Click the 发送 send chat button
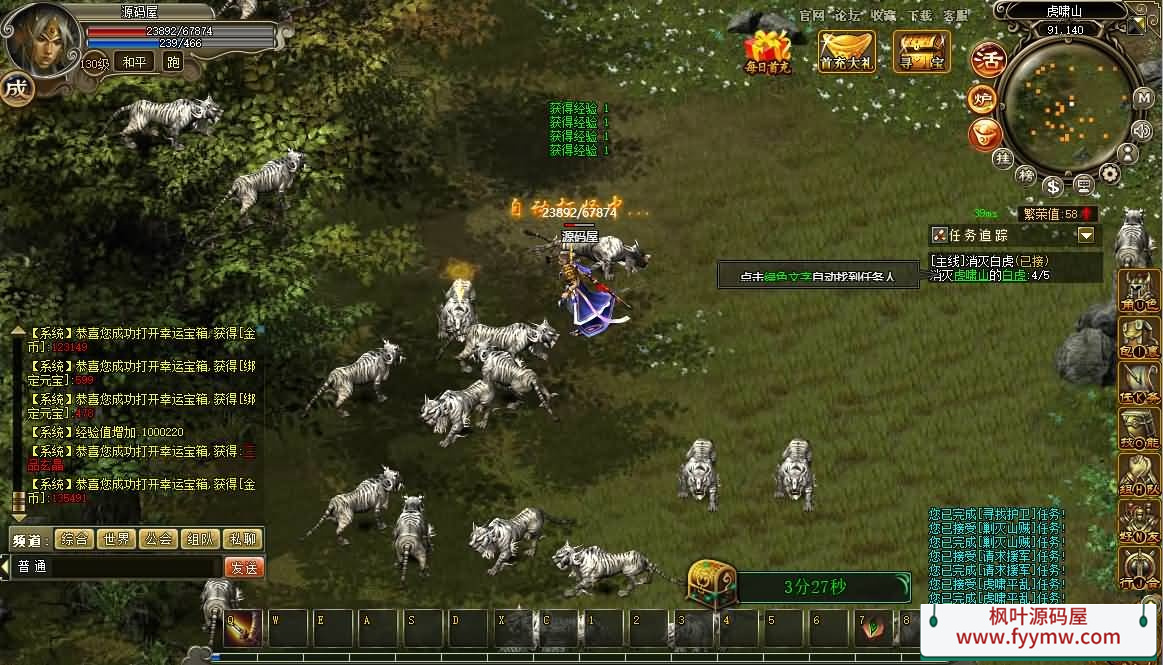The image size is (1163, 665). point(243,567)
